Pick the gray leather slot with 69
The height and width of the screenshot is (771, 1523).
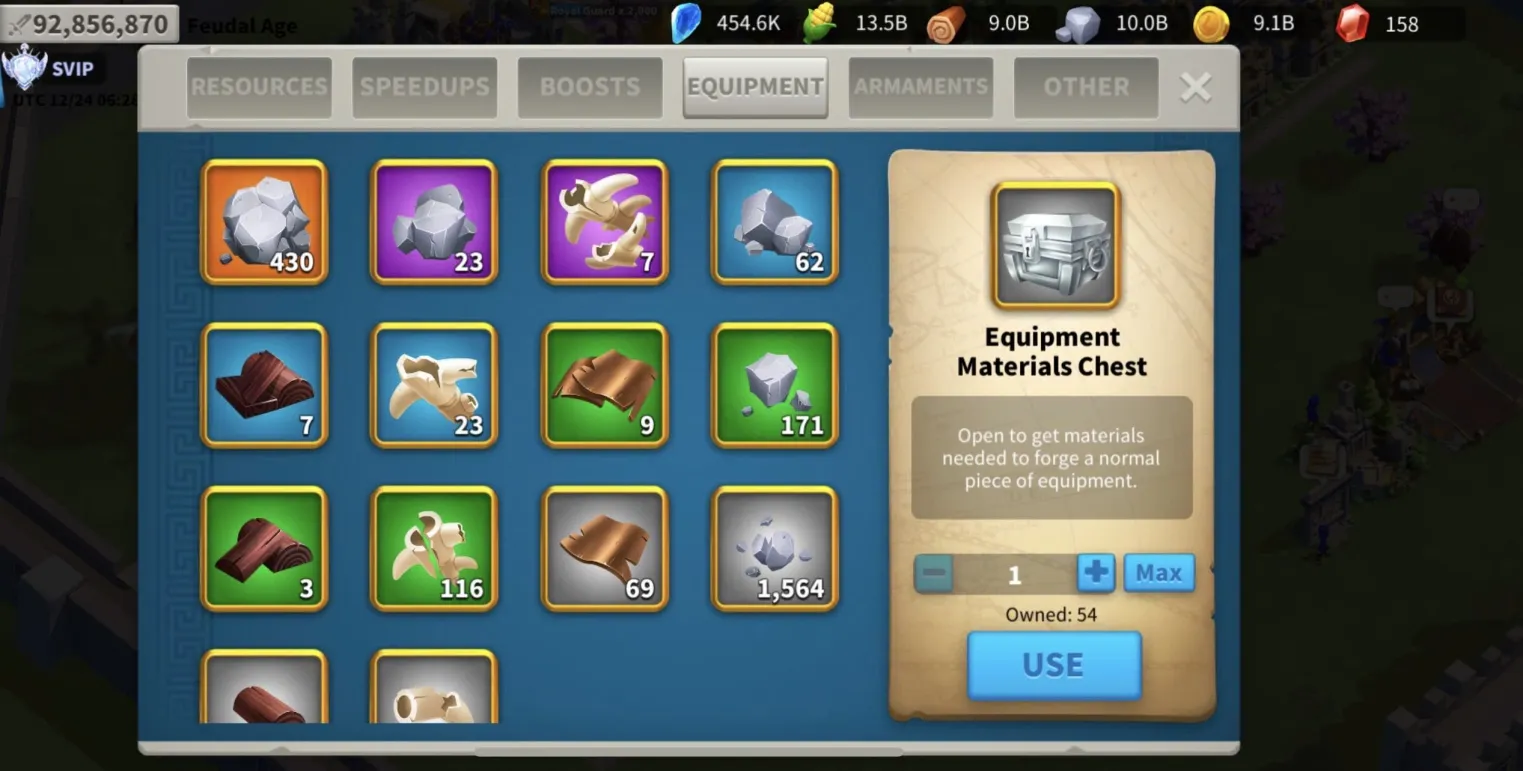(x=605, y=548)
